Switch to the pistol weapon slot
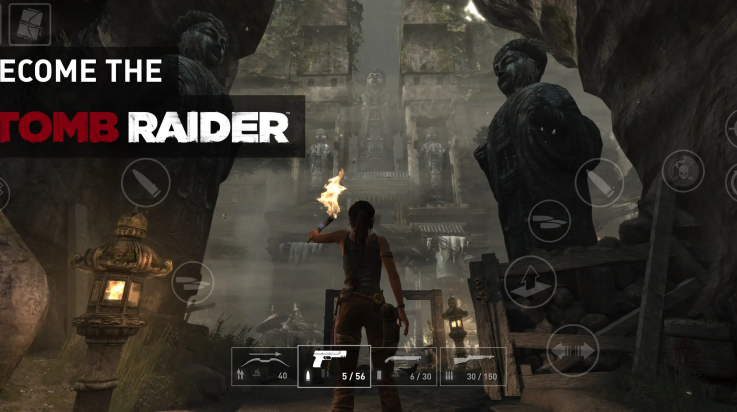 pos(334,366)
